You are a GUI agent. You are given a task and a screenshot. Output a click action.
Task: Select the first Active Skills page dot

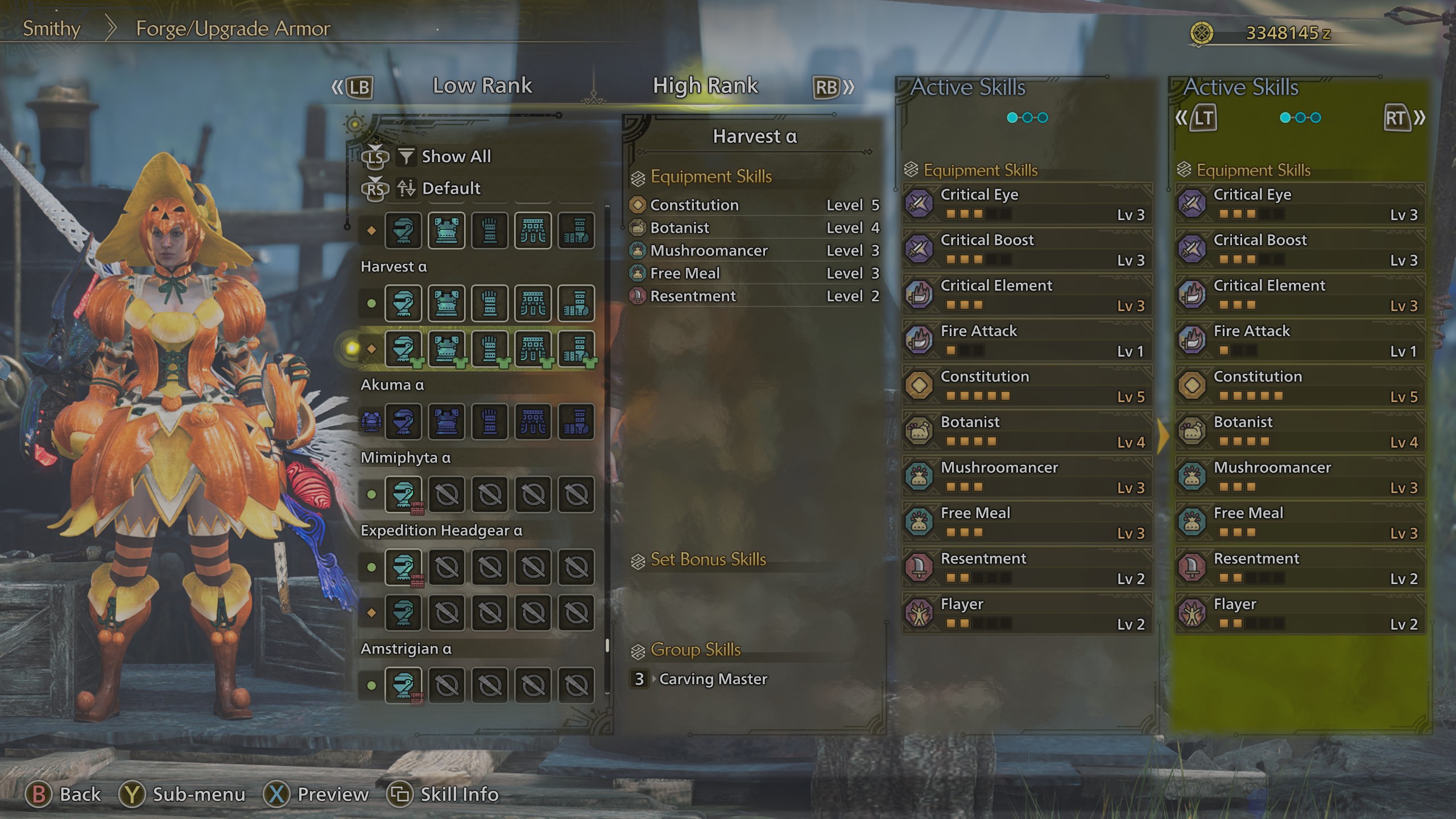(1011, 117)
